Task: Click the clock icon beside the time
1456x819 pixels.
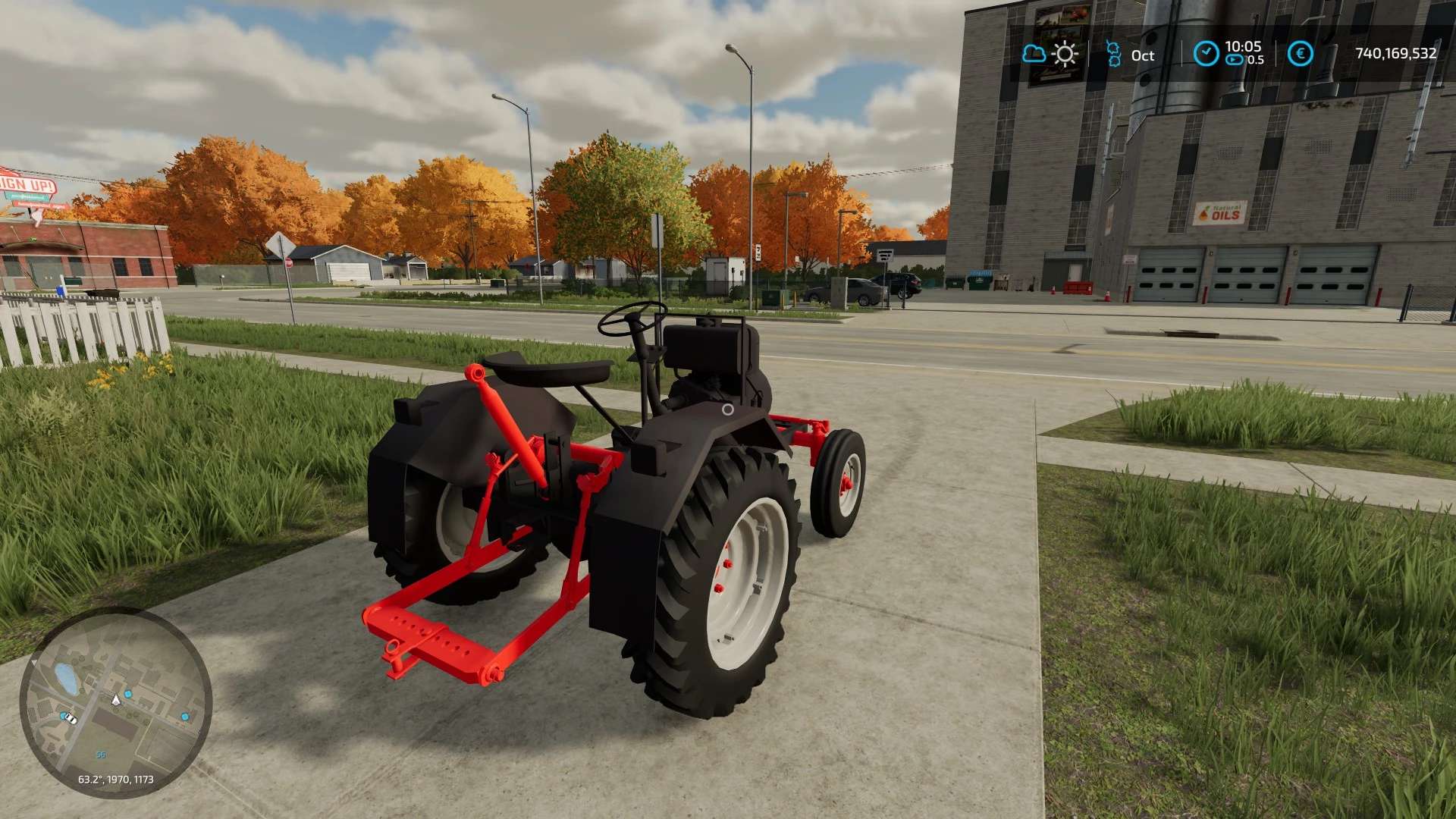Action: point(1206,54)
